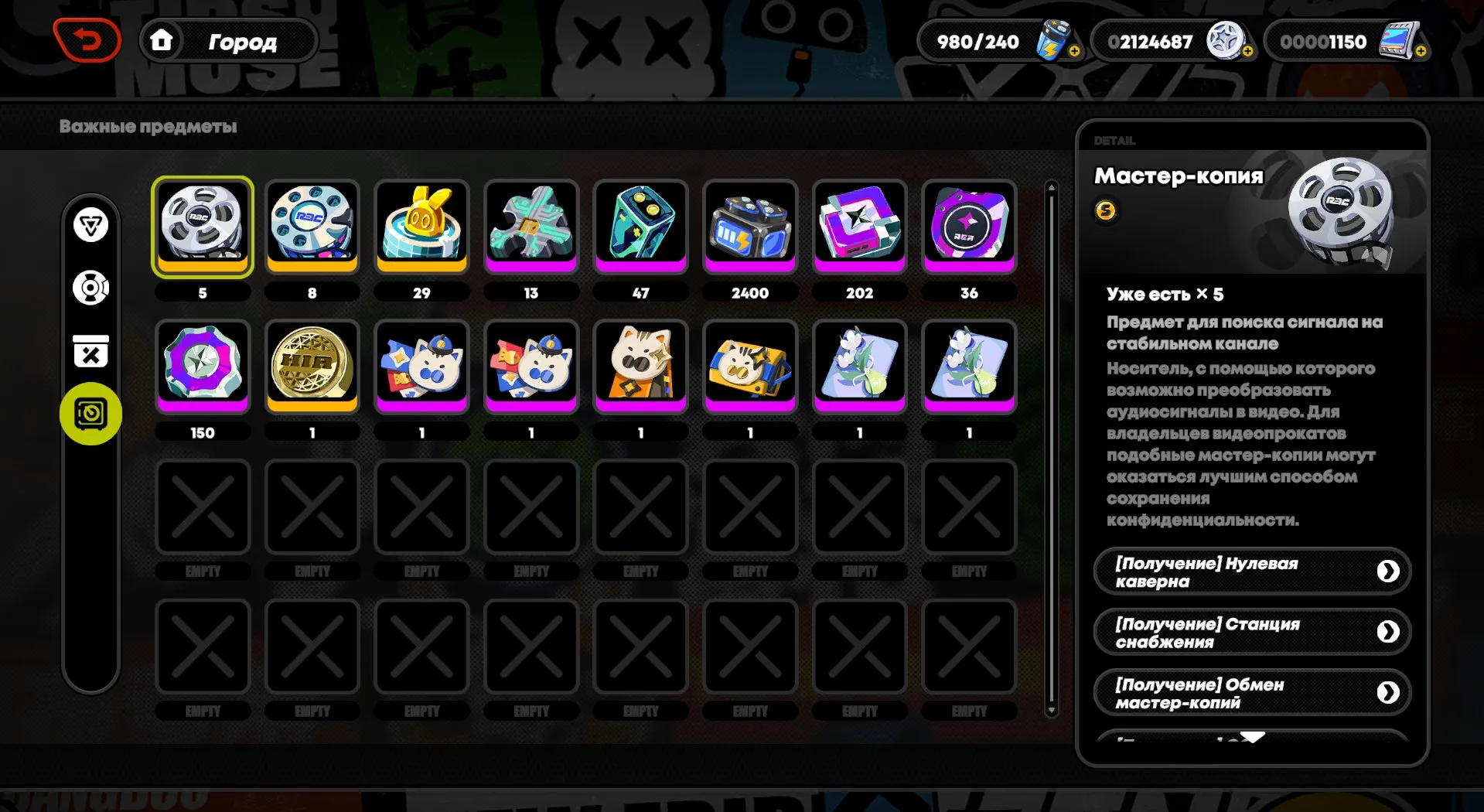
Task: Select the Мастер-копия film reel item
Action: [202, 226]
